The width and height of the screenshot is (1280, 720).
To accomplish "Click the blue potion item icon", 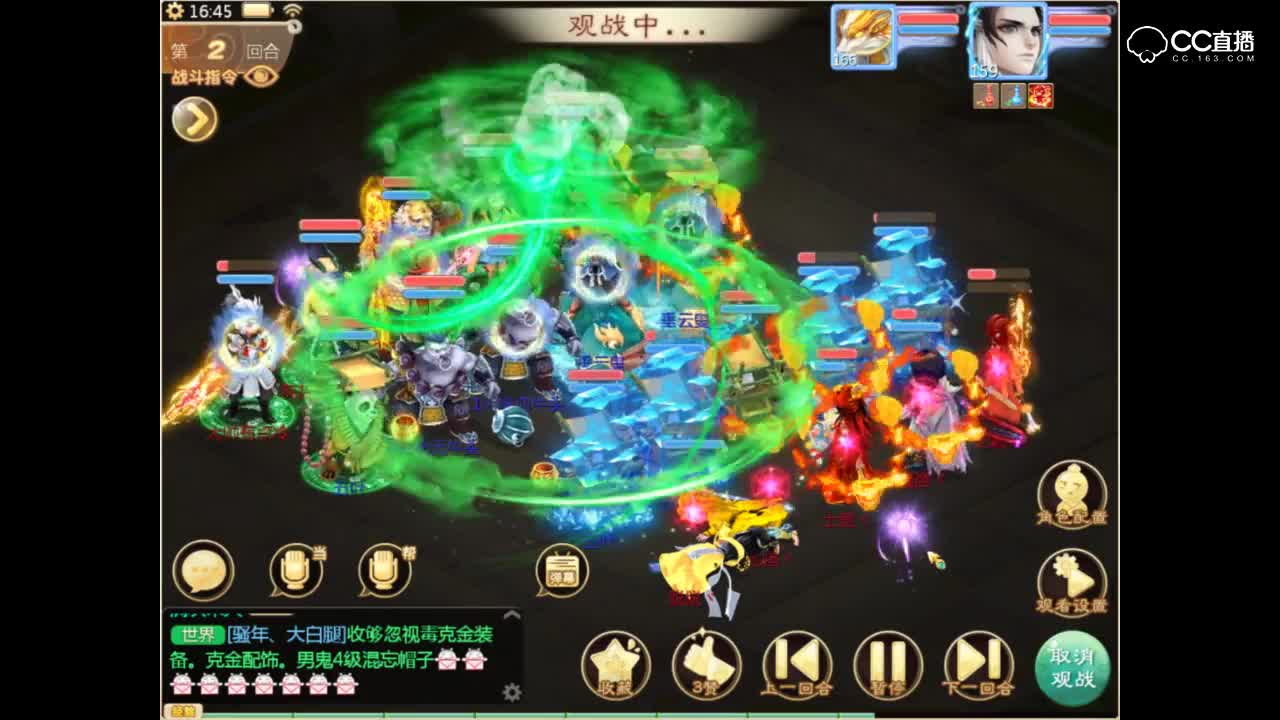I will coord(1013,97).
